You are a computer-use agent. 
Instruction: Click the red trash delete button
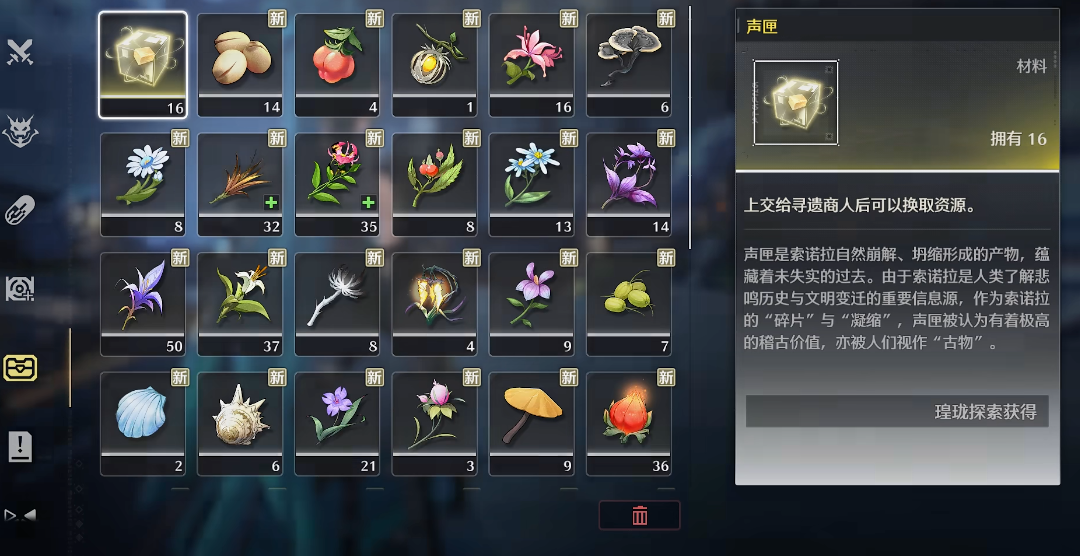tap(640, 515)
